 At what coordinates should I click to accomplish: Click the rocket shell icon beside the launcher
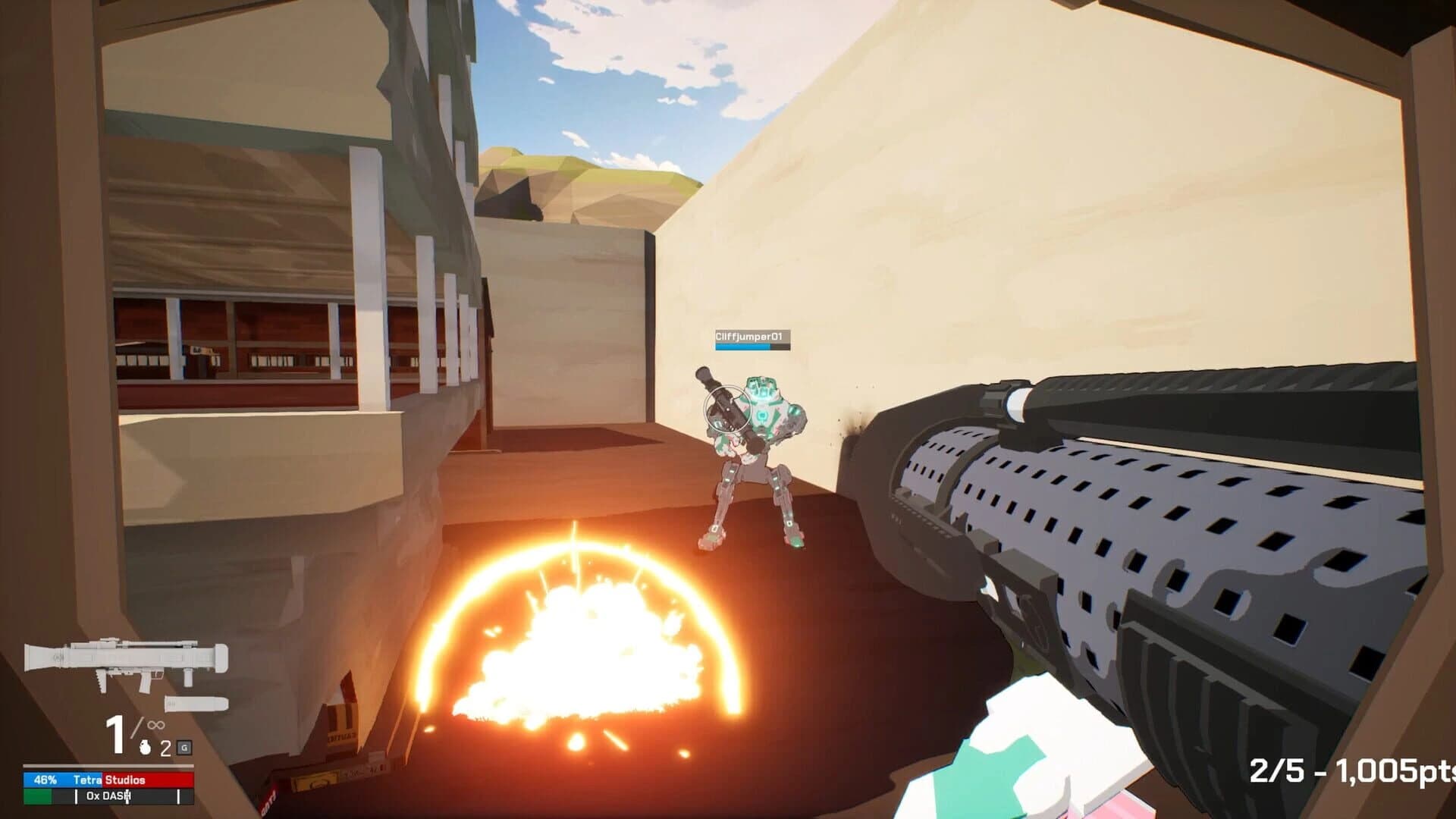[196, 703]
